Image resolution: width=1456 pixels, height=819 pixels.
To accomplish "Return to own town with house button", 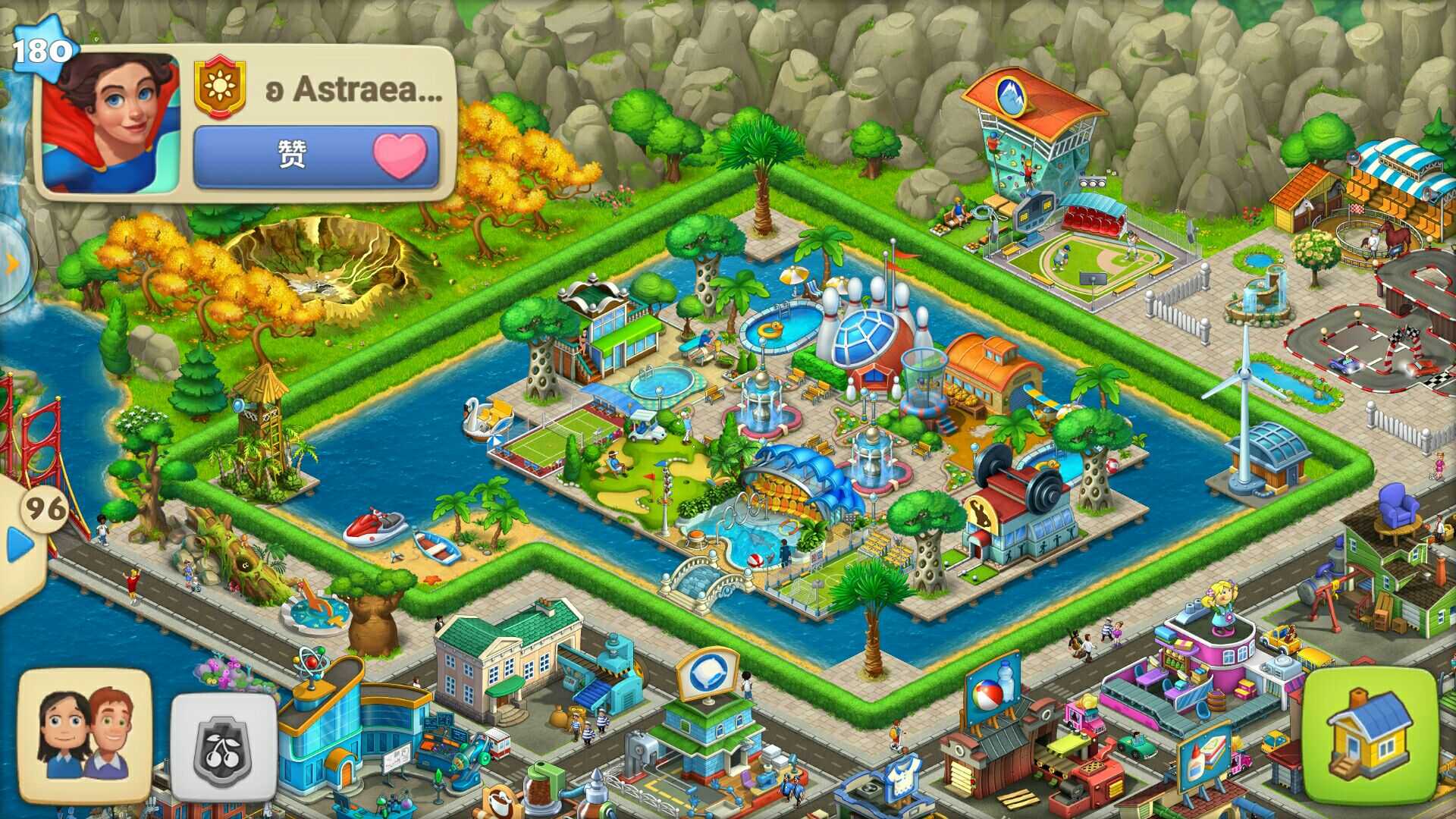I will click(1370, 735).
